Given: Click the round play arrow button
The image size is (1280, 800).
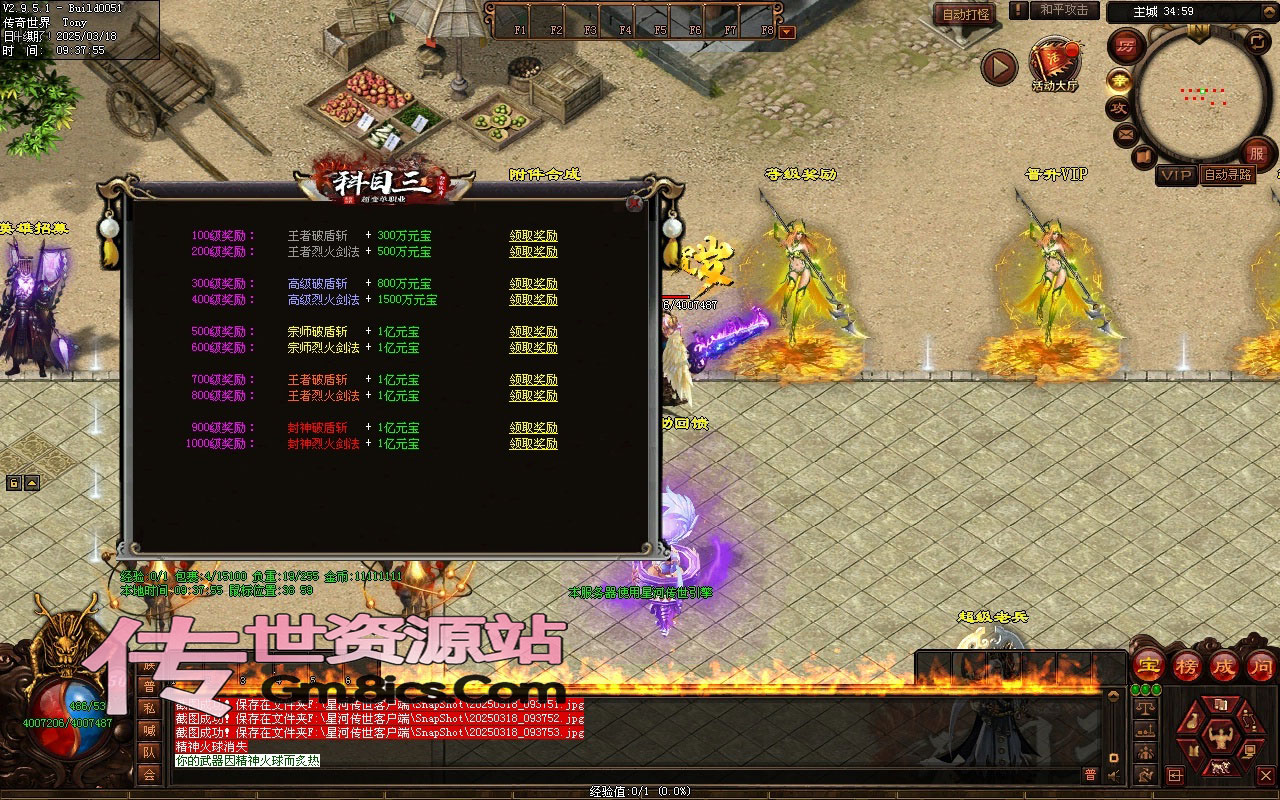Looking at the screenshot, I should click(x=998, y=67).
